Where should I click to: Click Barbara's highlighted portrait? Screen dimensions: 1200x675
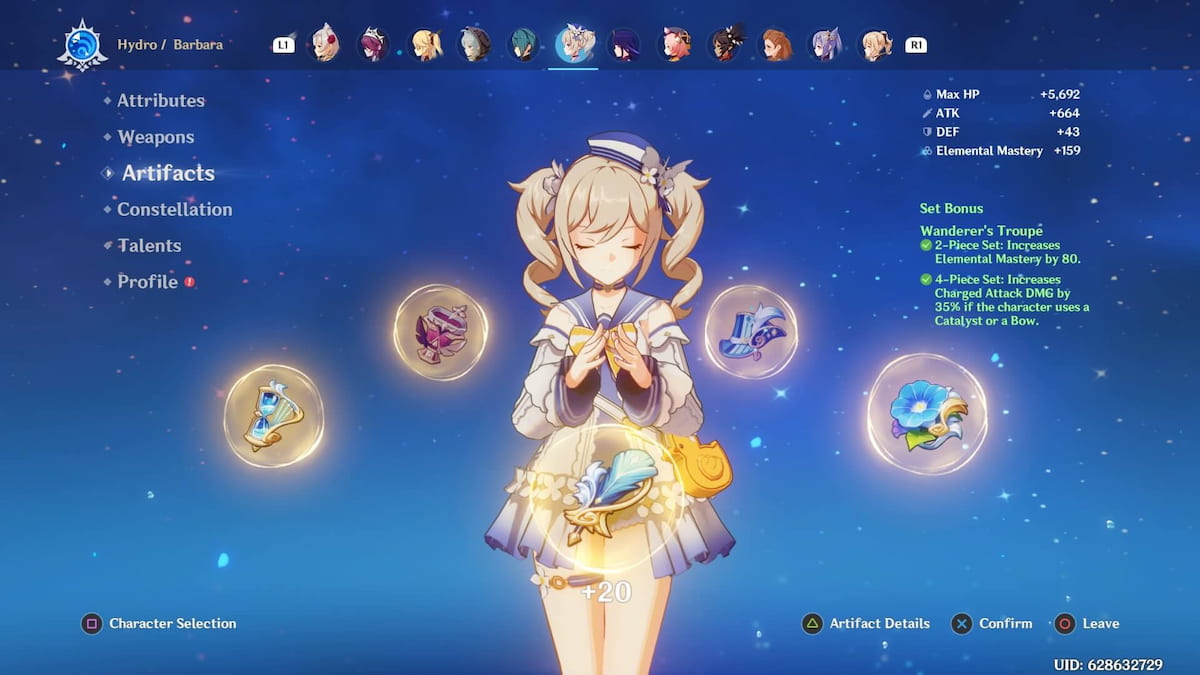tap(574, 44)
